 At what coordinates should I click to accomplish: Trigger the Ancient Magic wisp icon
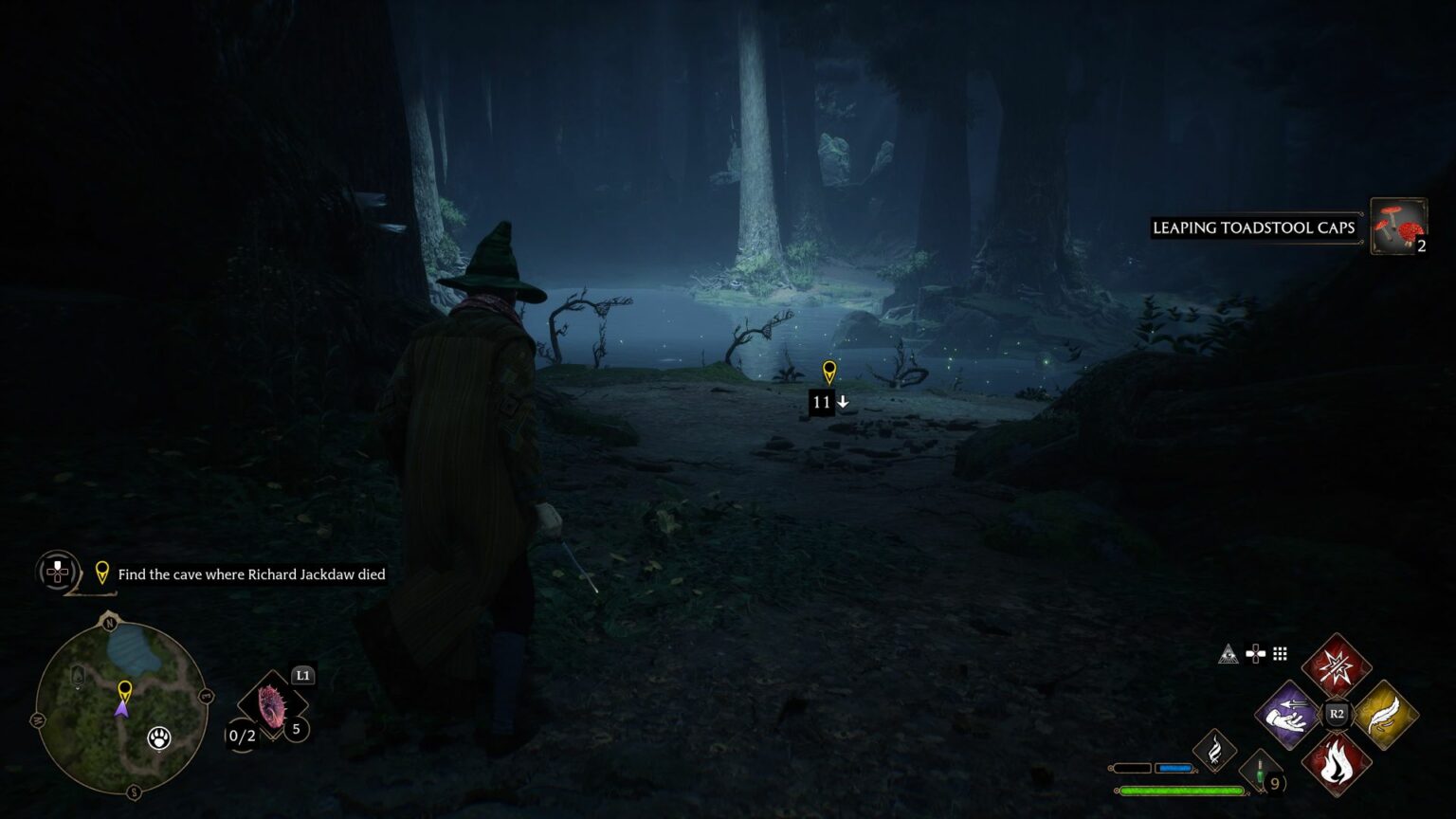click(x=1214, y=752)
